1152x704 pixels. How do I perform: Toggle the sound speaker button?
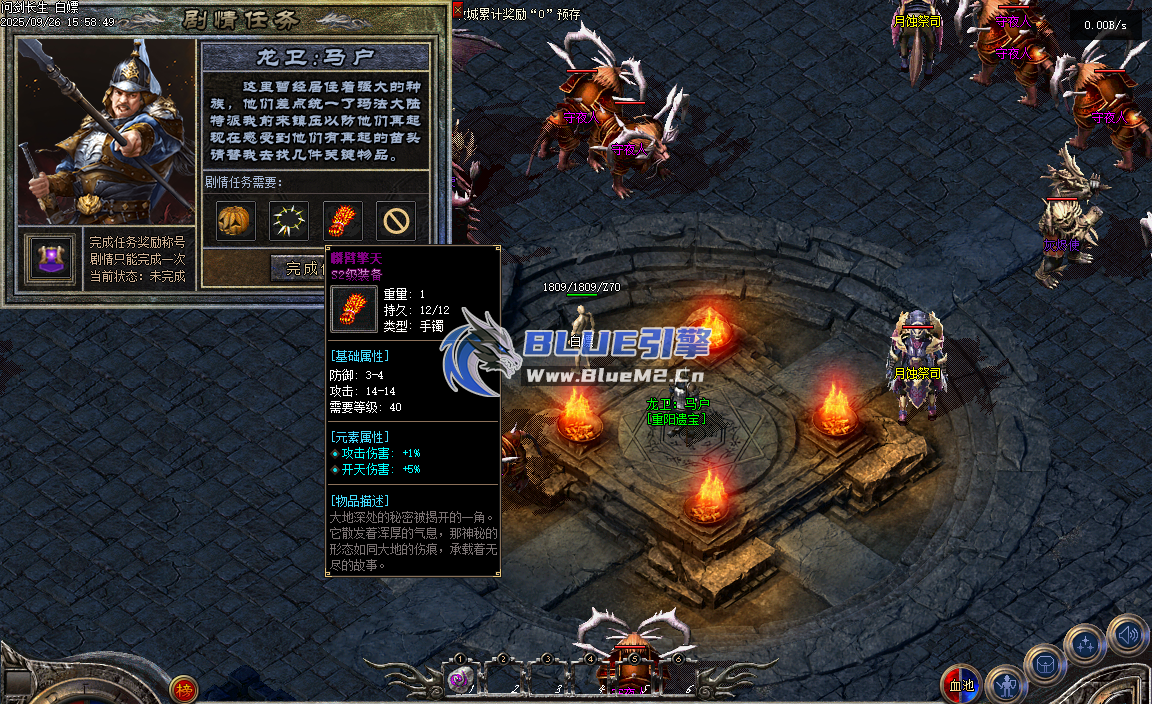point(1127,633)
